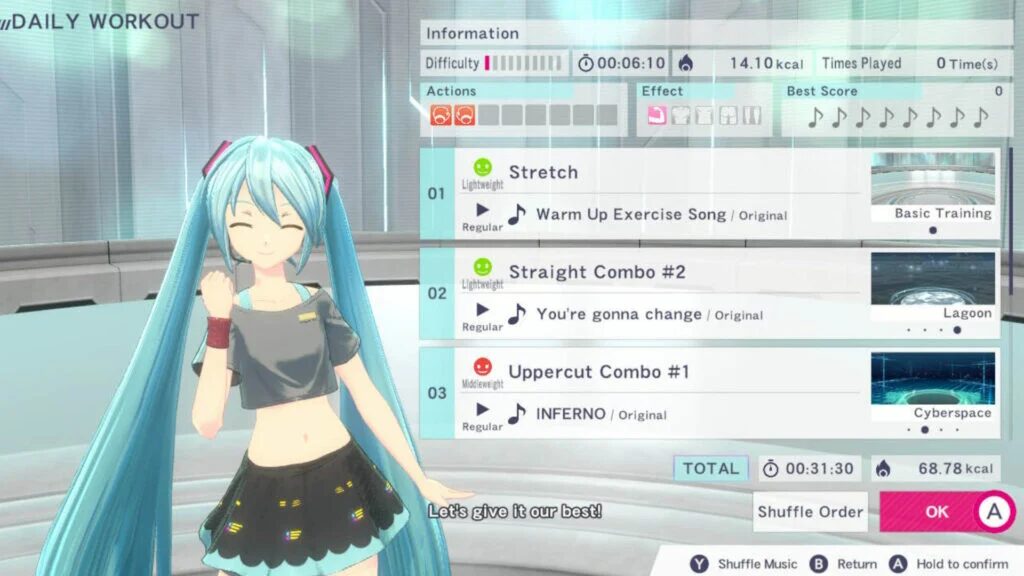Choose the Cyberspace stage thumbnail
Image resolution: width=1024 pixels, height=576 pixels.
pos(933,387)
